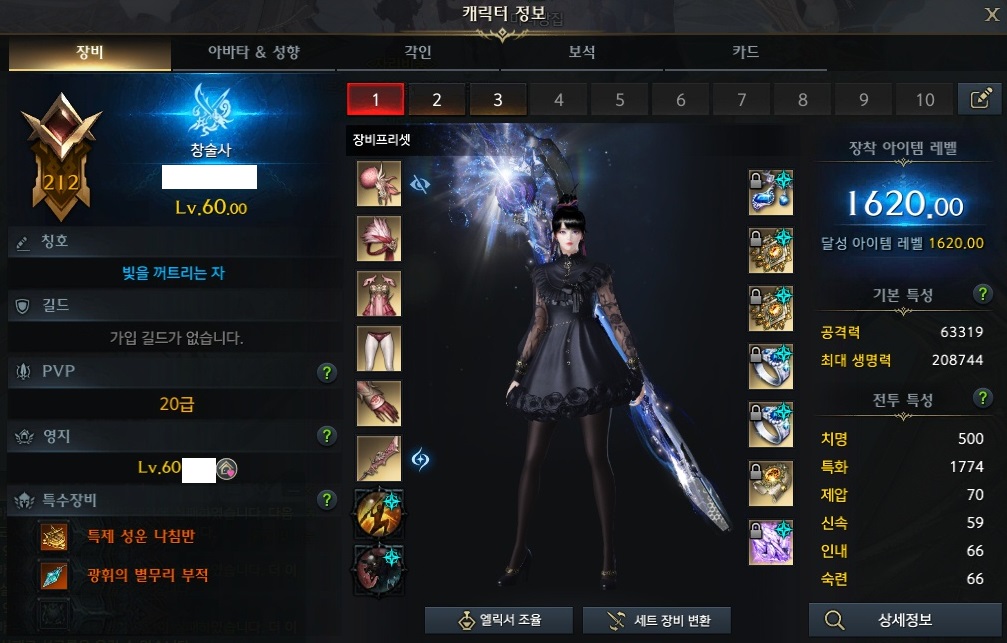Click the preset edit pencil button
The width and height of the screenshot is (1007, 643).
pos(979,99)
